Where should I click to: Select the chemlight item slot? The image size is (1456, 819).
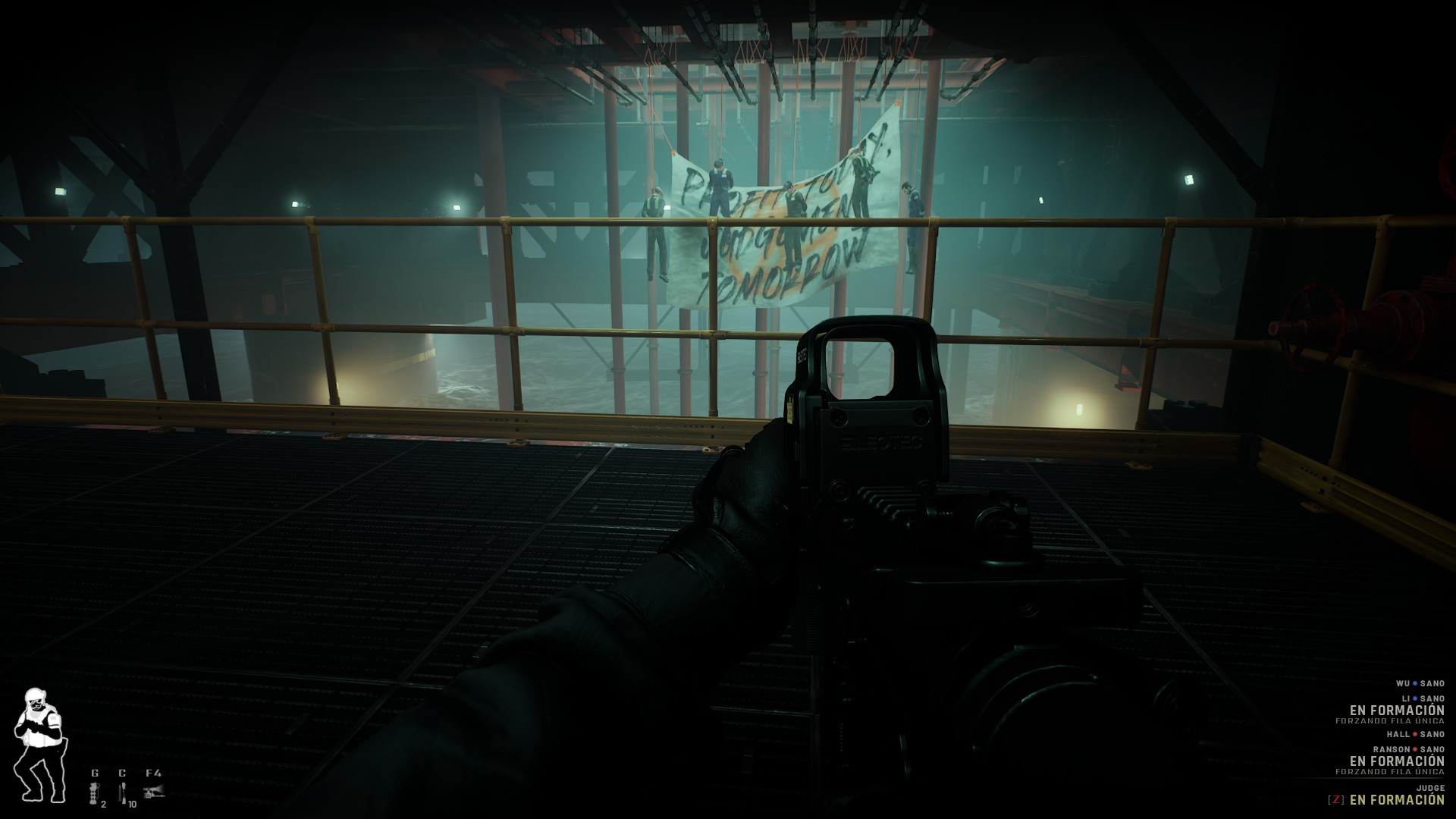click(122, 792)
